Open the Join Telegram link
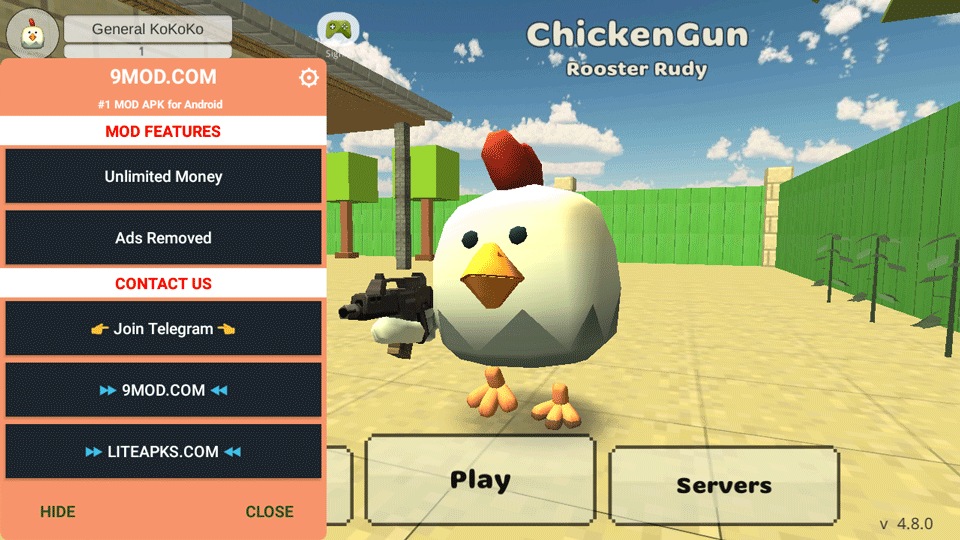The image size is (960, 540). 164,329
